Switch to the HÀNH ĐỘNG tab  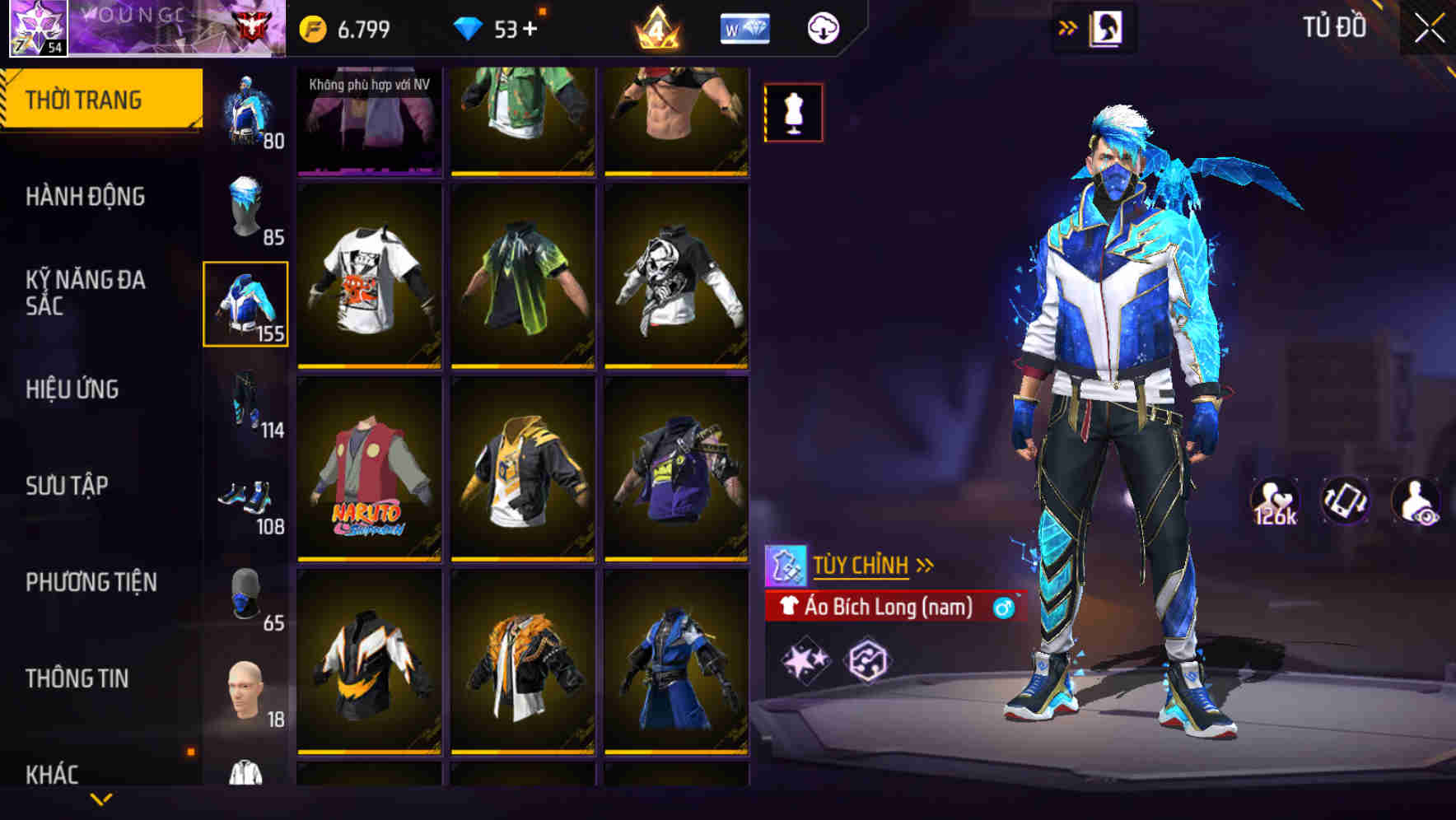pos(85,197)
